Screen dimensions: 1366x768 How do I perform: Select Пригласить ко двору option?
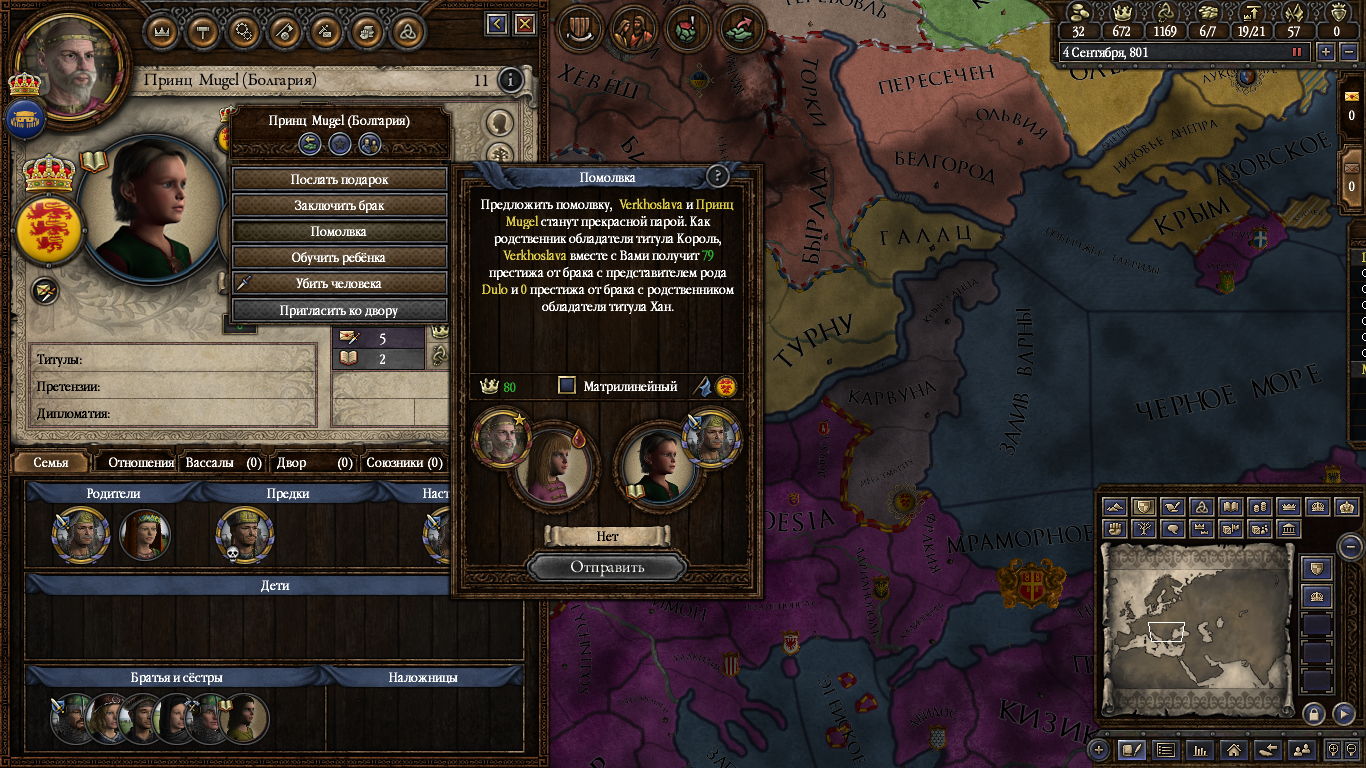click(339, 310)
